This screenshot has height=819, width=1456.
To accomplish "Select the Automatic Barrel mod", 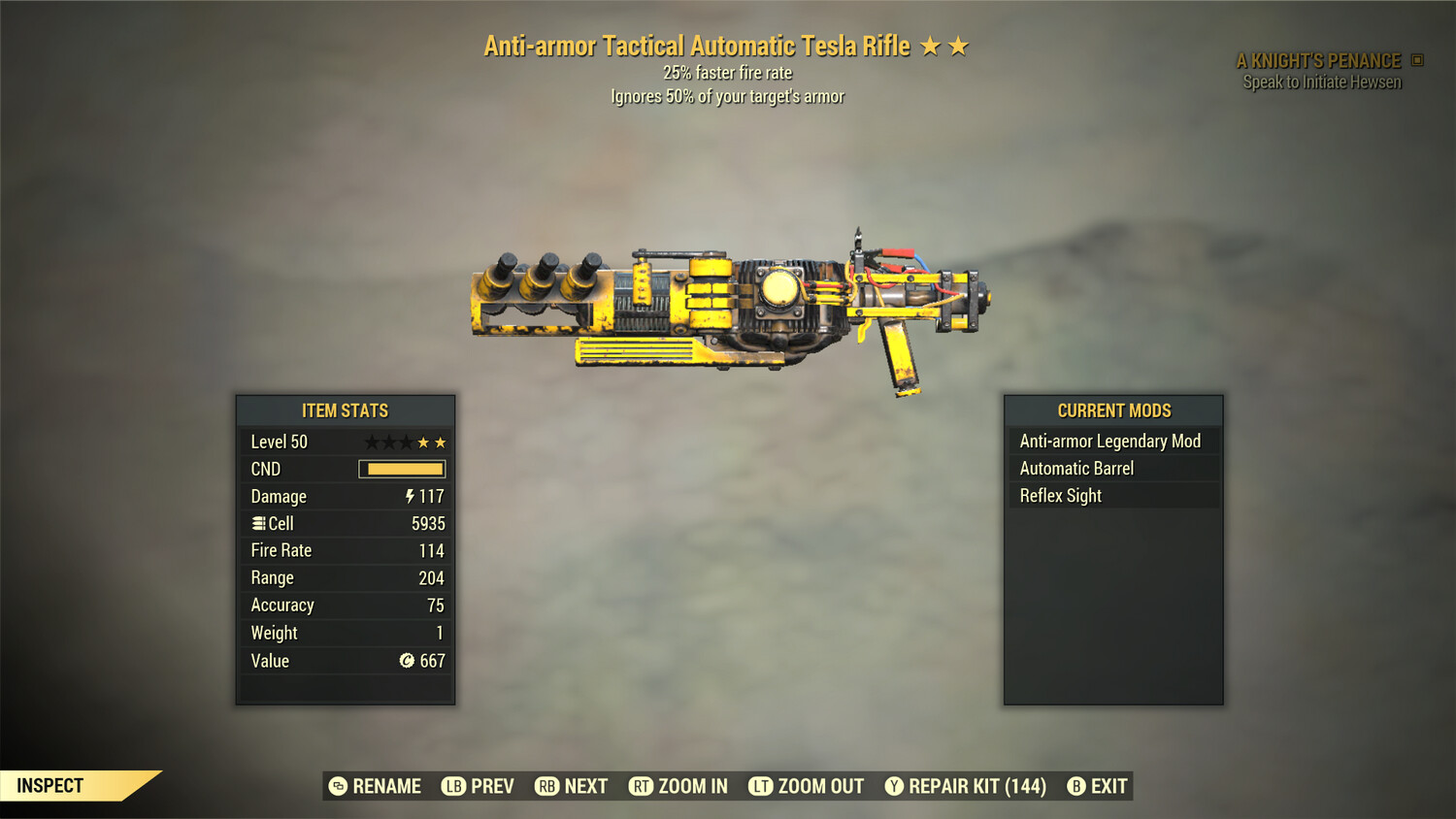I will tap(1076, 468).
